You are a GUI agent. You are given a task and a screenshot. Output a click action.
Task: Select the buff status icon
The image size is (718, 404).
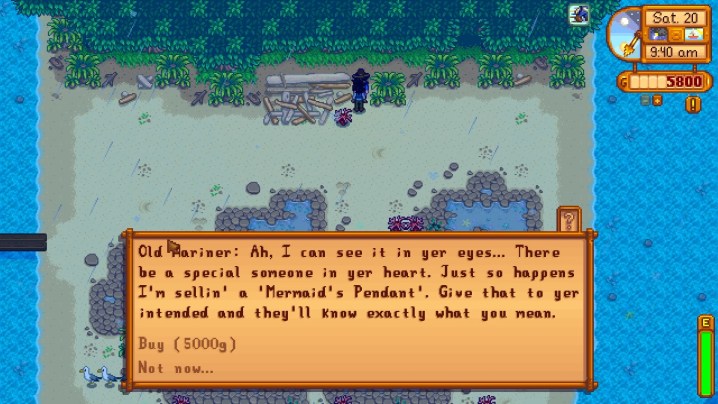[x=579, y=14]
